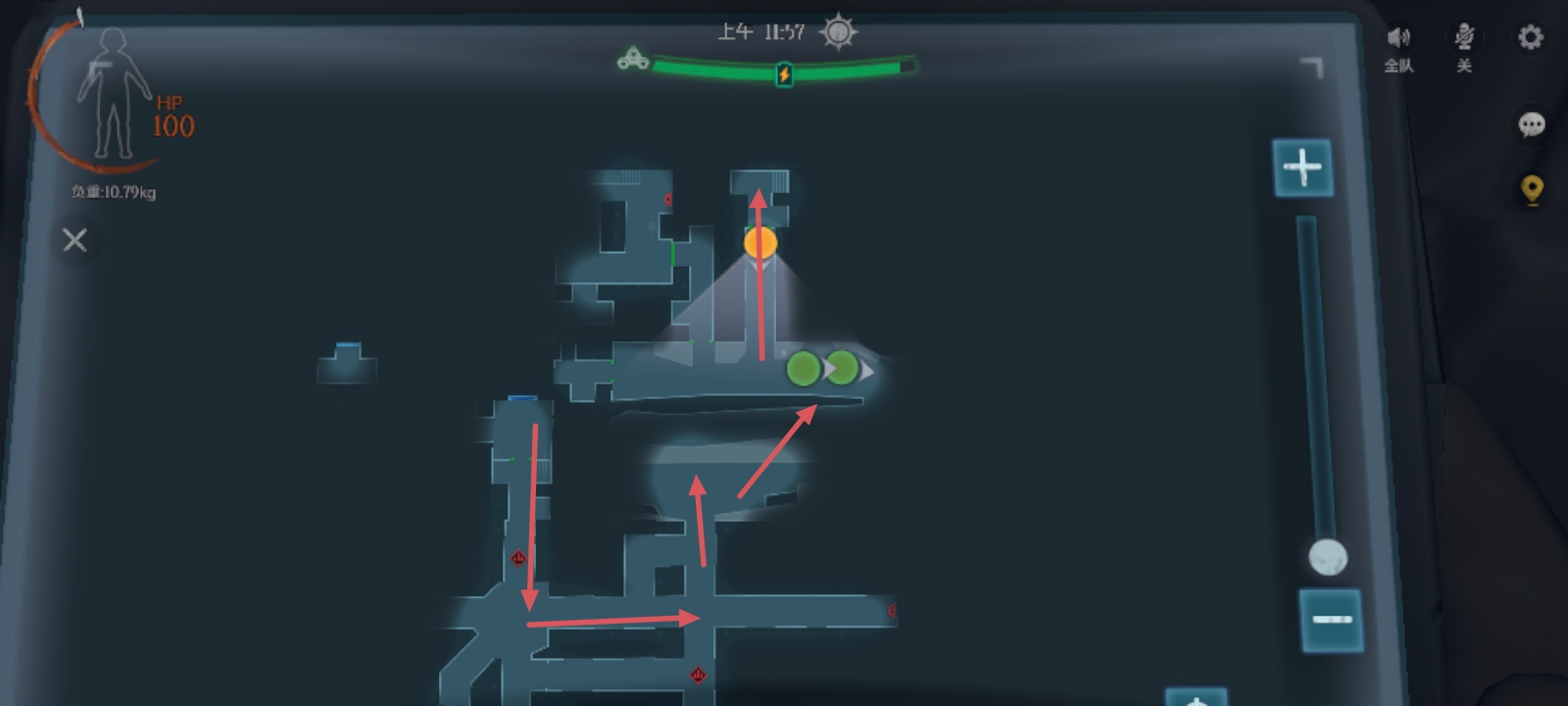Open the chat bubble icon

1531,125
